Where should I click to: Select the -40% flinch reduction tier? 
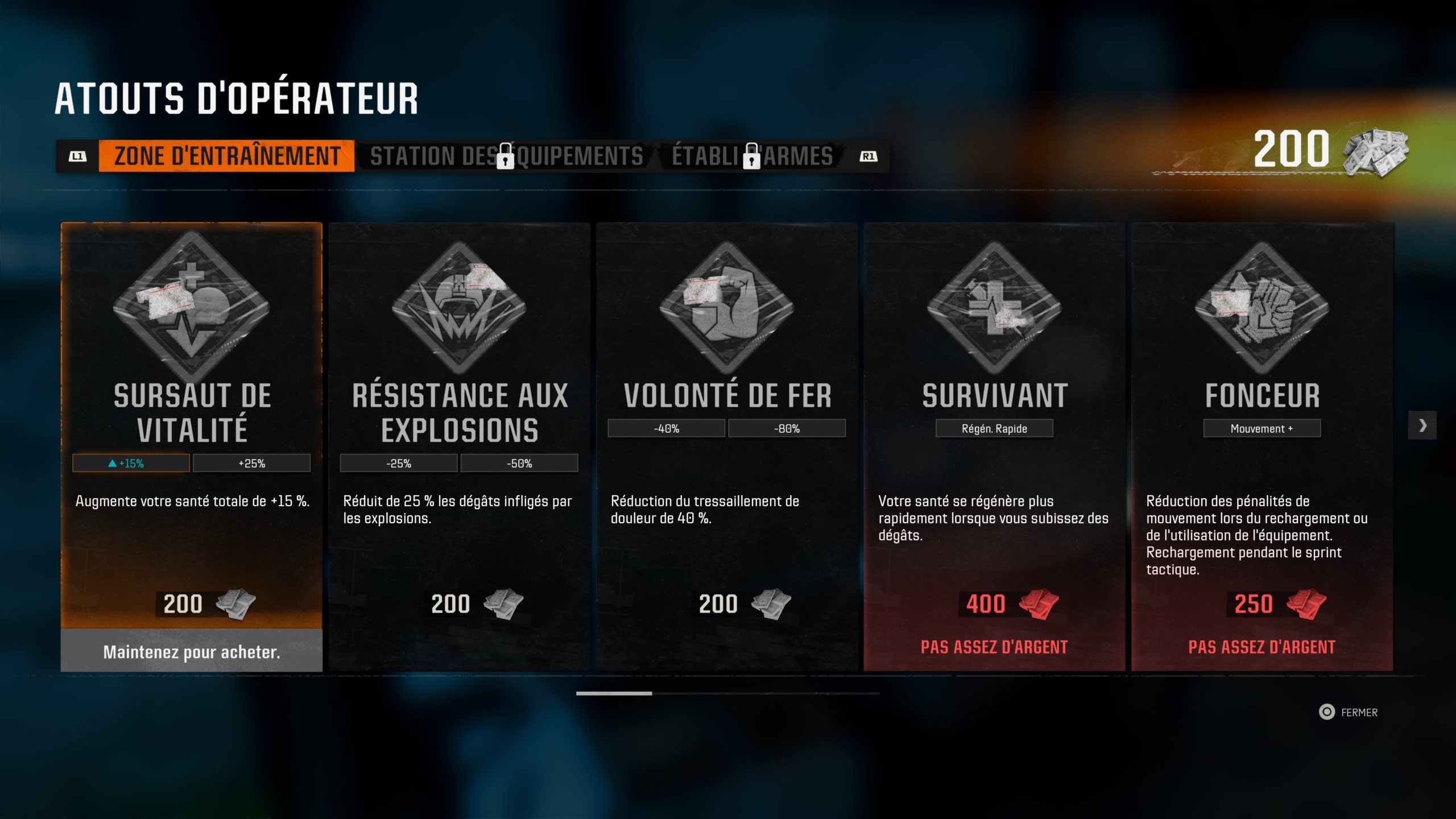(666, 428)
